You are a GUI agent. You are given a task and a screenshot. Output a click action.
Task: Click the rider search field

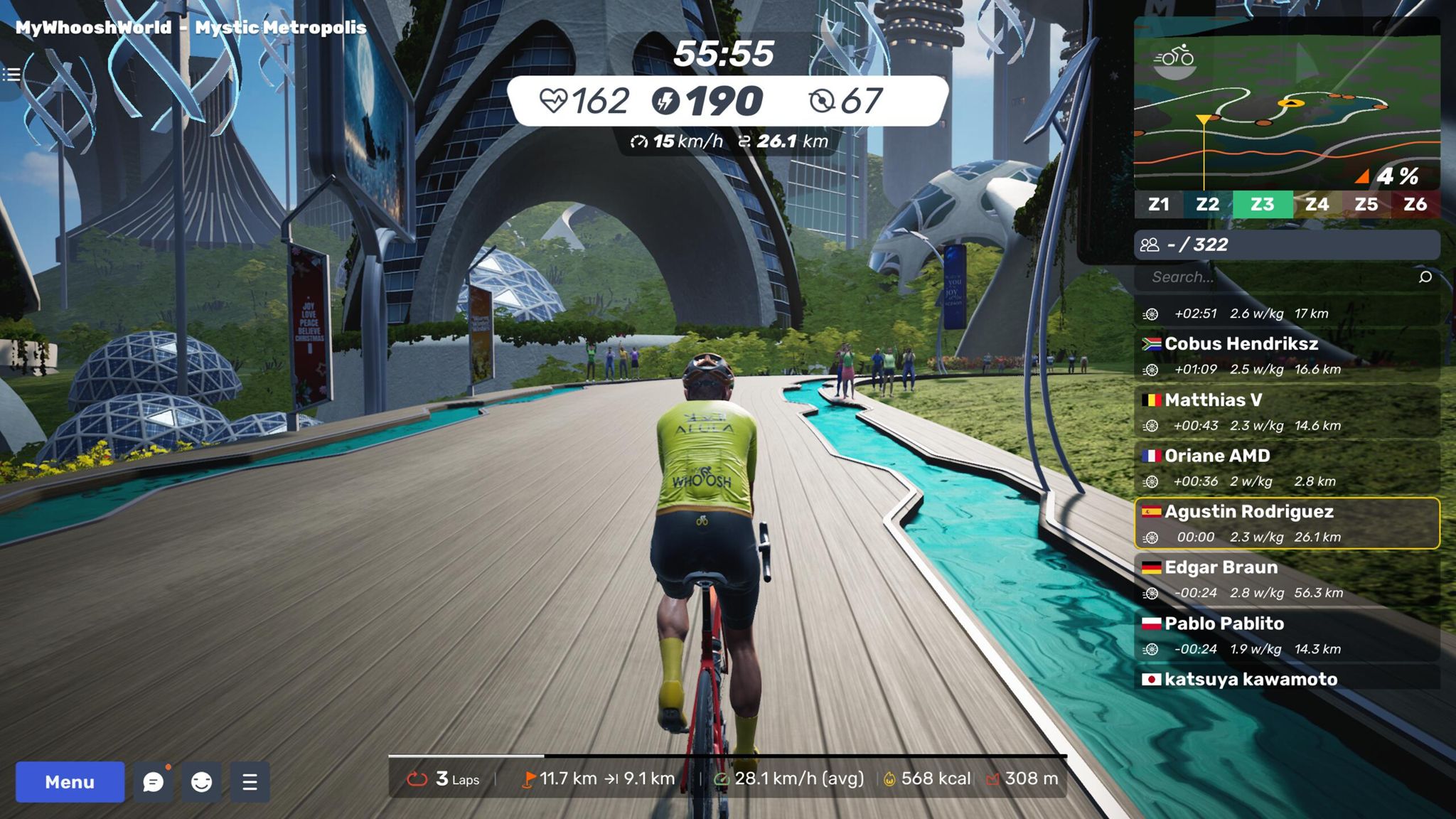coord(1273,277)
